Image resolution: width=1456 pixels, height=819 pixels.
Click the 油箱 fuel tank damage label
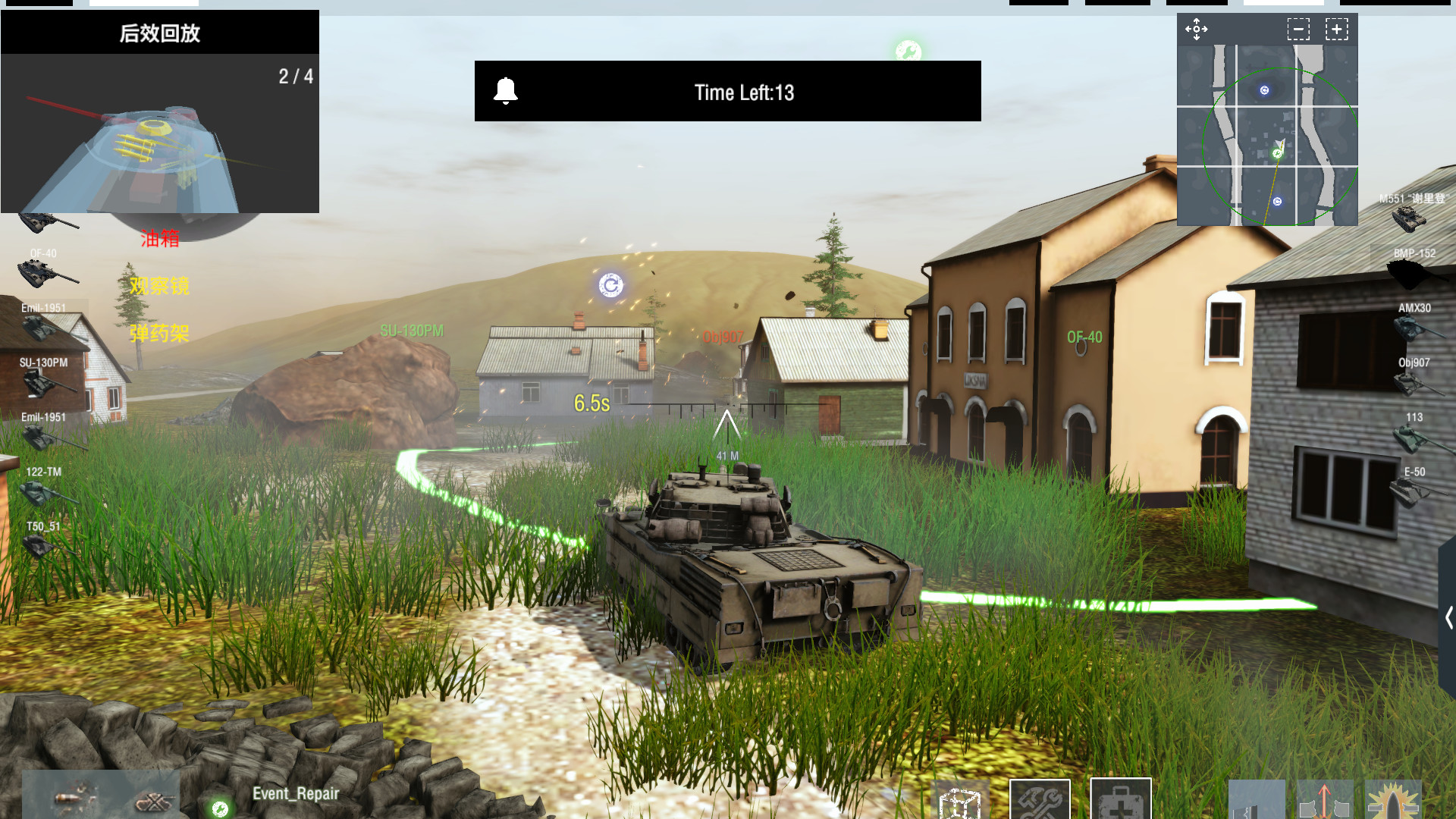(159, 239)
